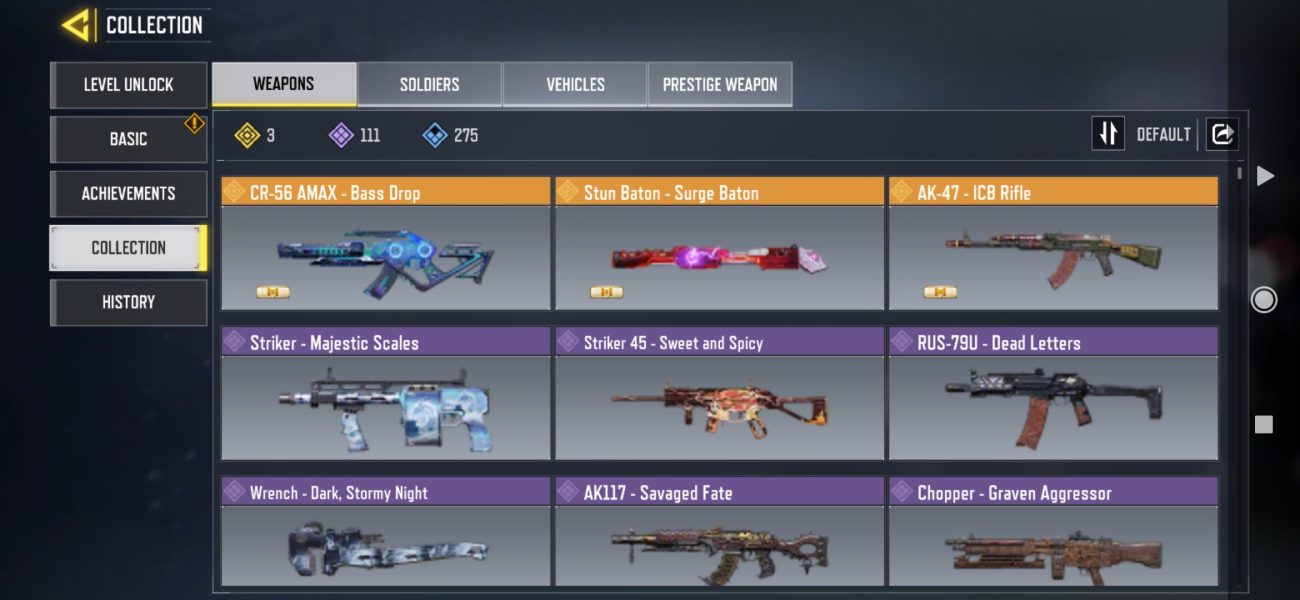Image resolution: width=1300 pixels, height=600 pixels.
Task: Switch to the Vehicles tab
Action: tap(575, 84)
